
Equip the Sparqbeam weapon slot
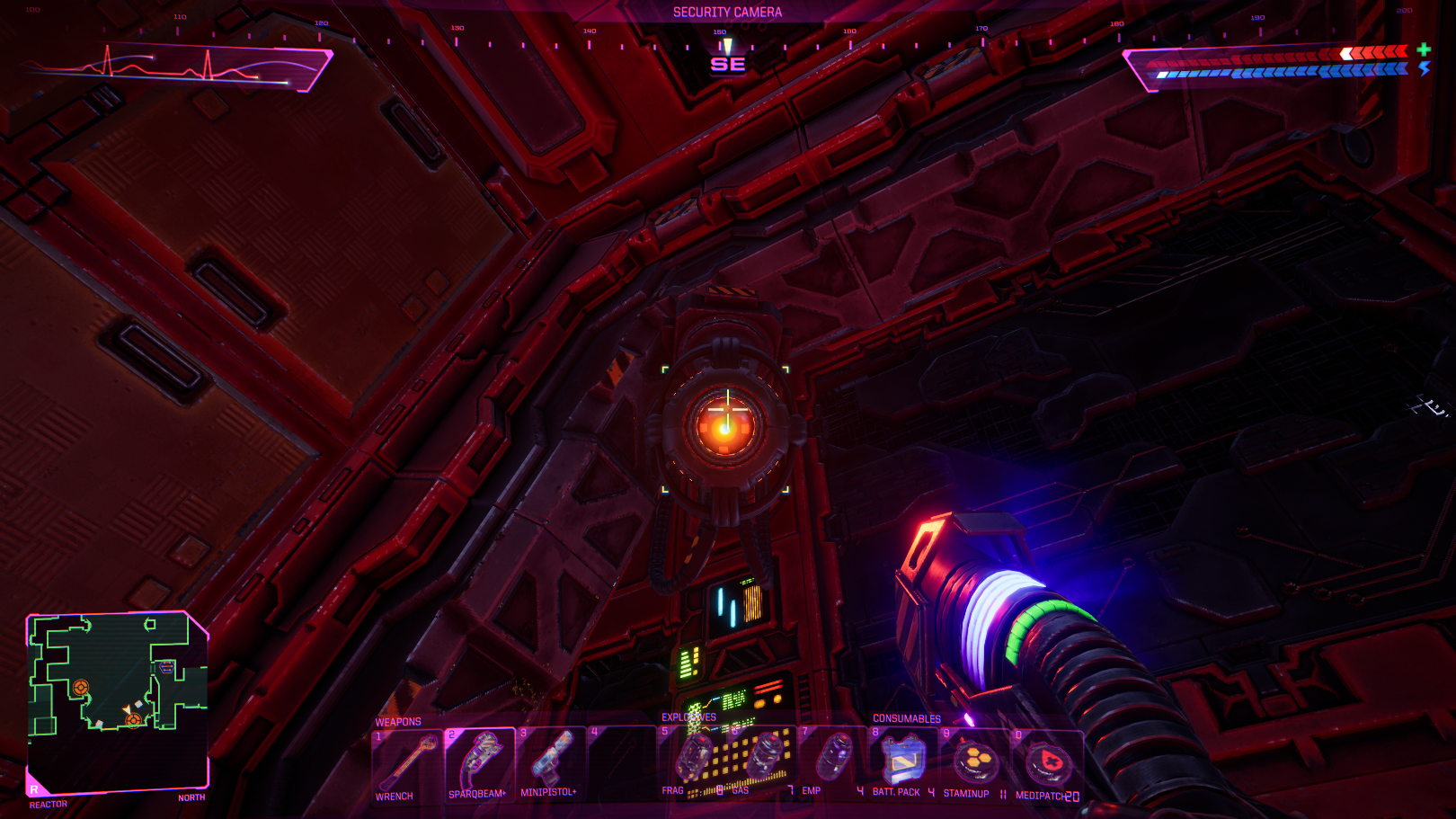[479, 762]
